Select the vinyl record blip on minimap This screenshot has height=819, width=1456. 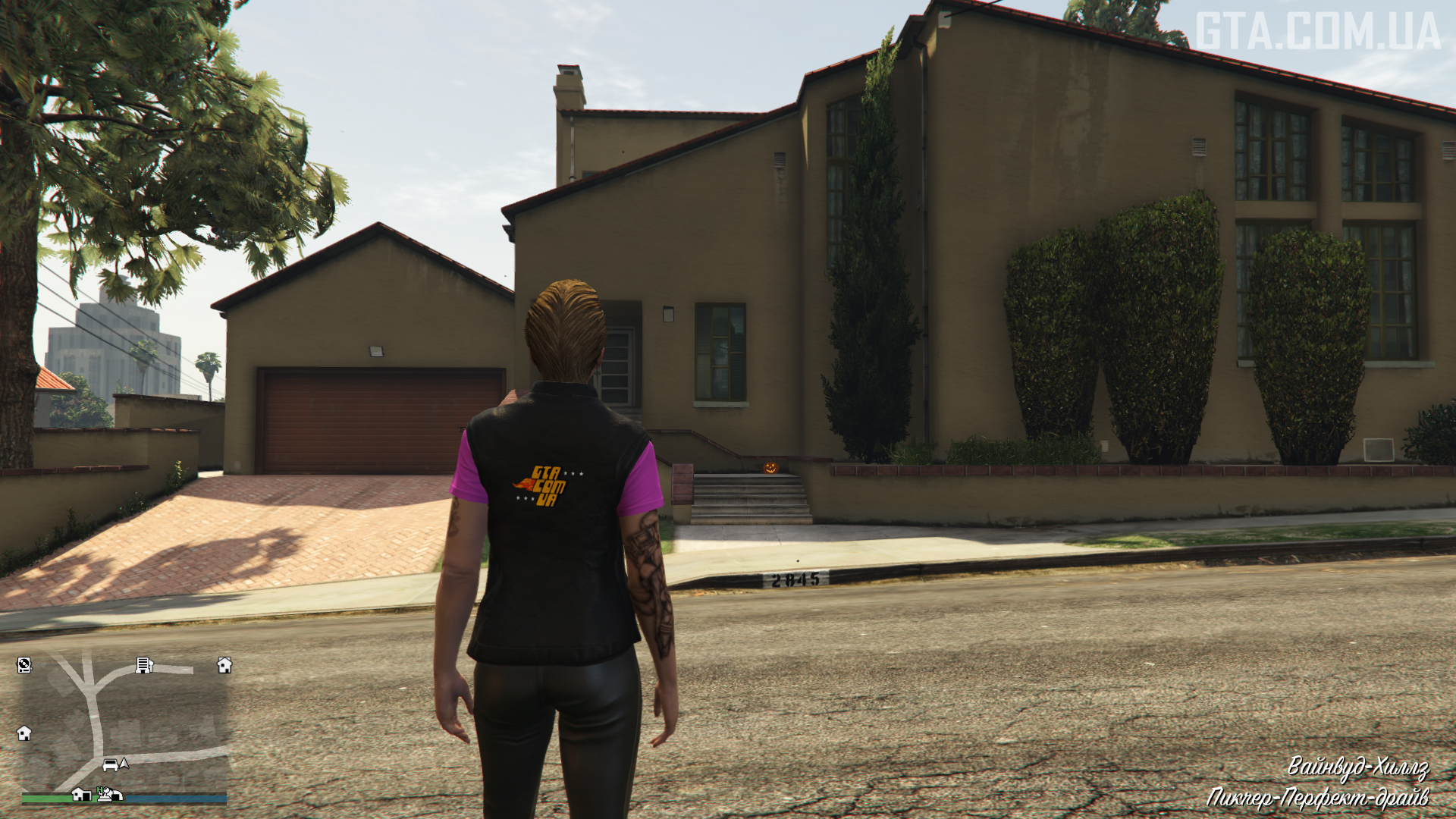pyautogui.click(x=24, y=666)
